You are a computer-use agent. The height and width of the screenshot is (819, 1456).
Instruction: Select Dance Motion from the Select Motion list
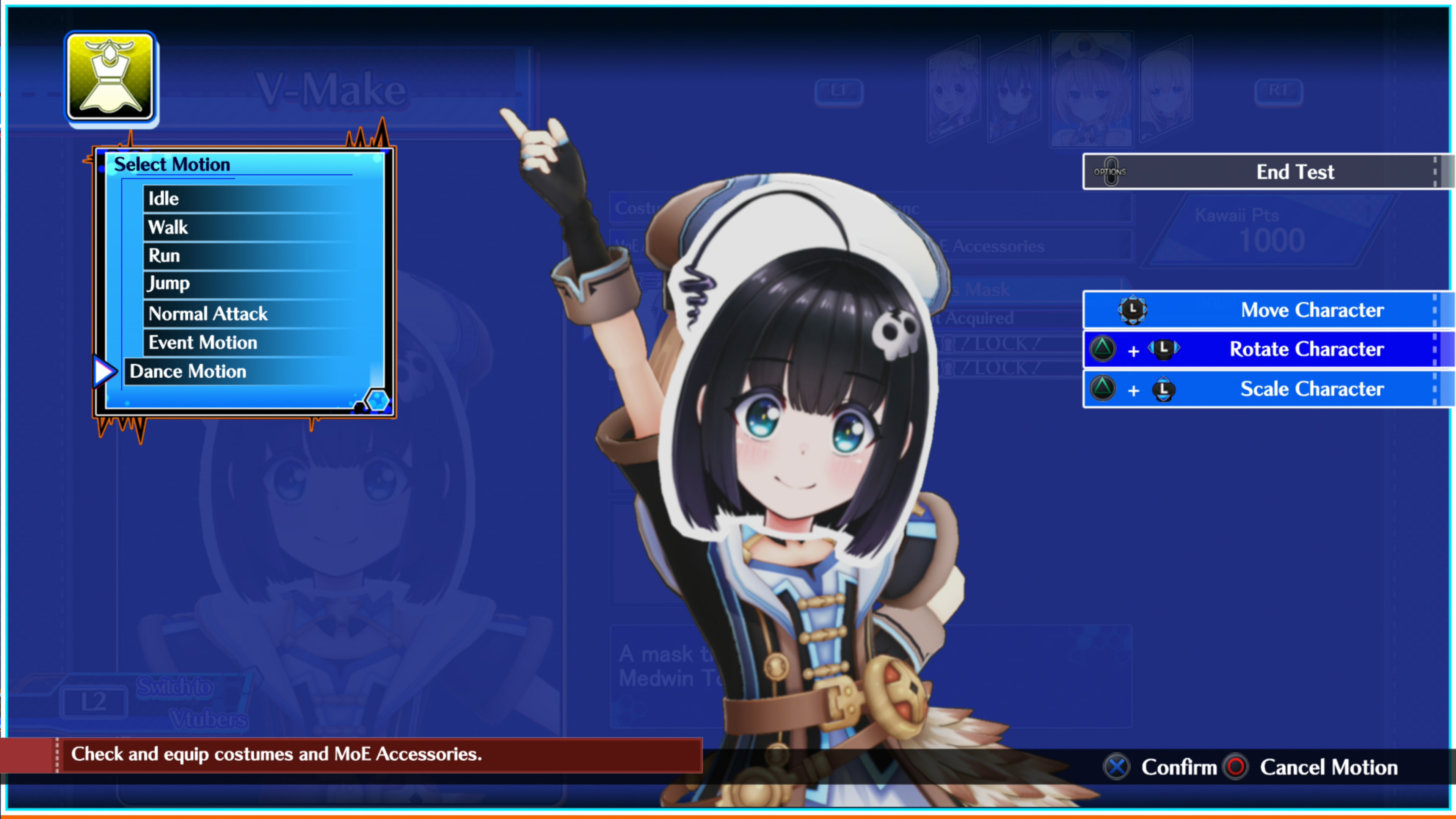(188, 371)
